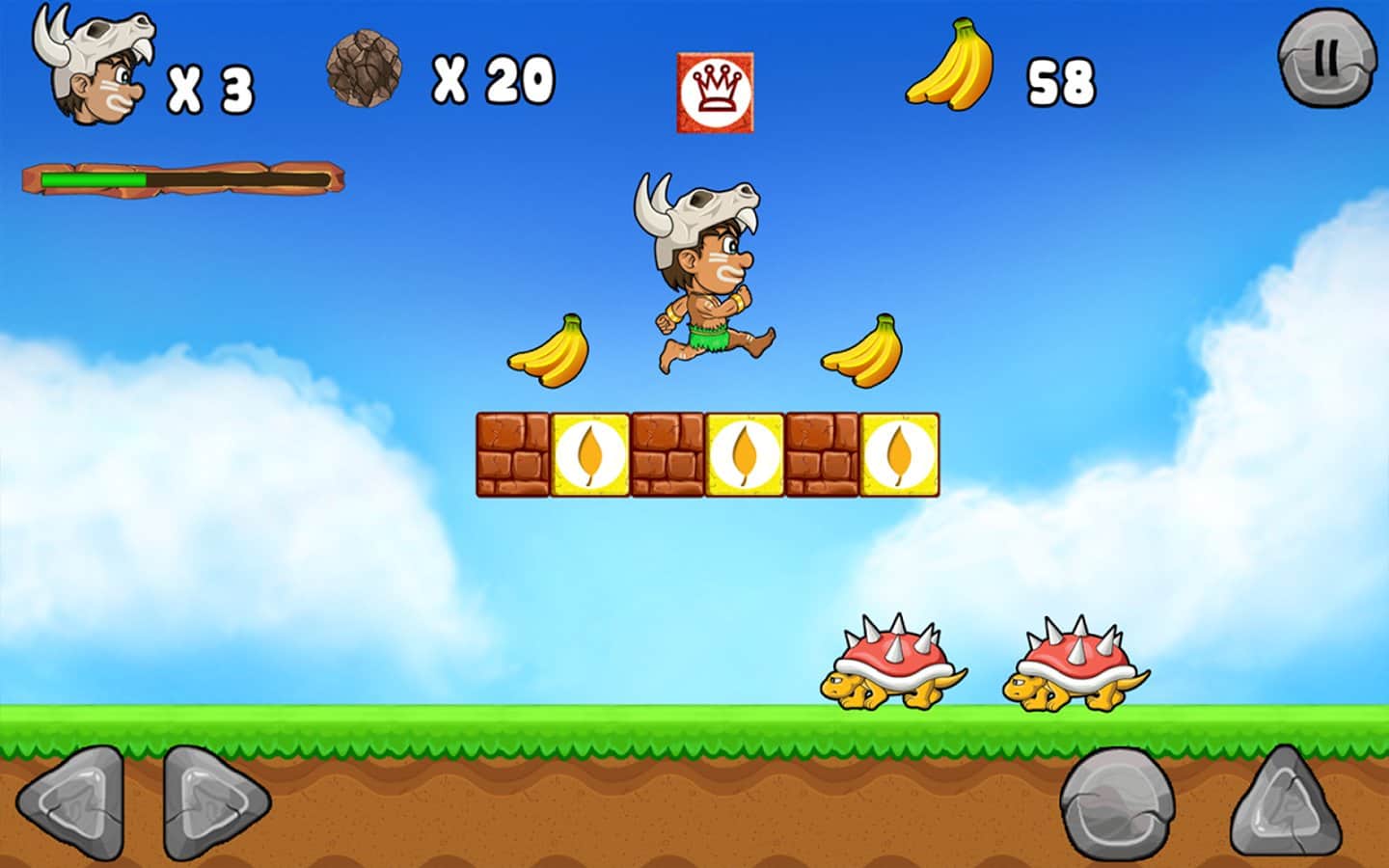Hit the leftmost feather block

[x=588, y=453]
